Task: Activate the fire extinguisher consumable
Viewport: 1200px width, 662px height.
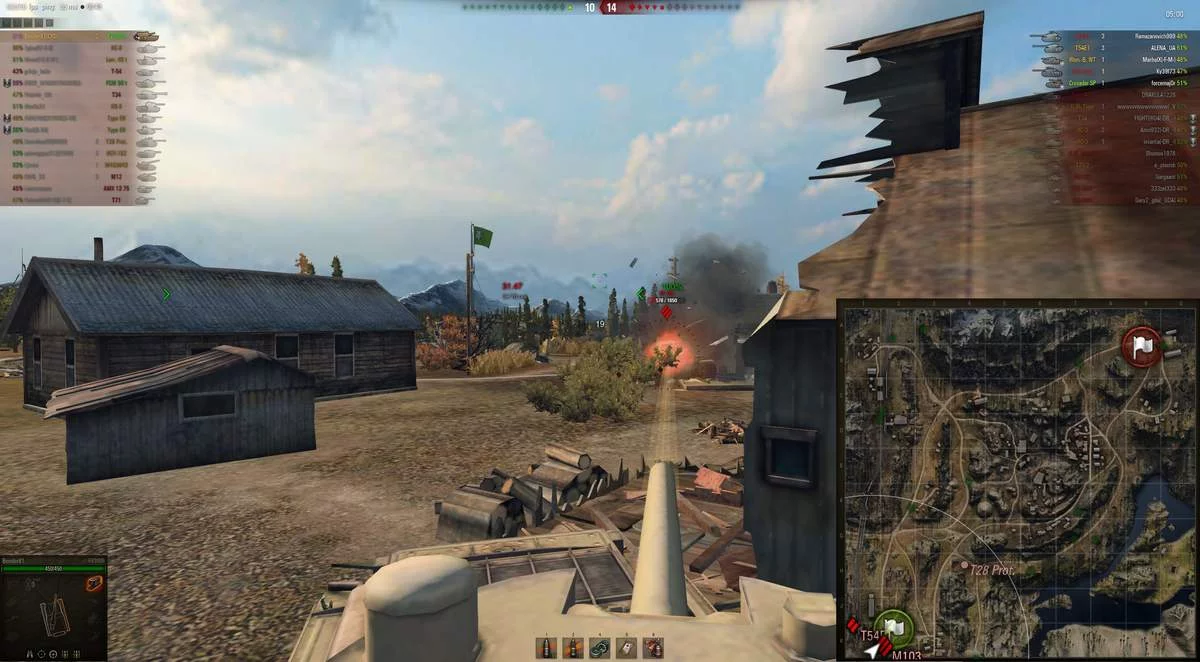Action: (653, 648)
